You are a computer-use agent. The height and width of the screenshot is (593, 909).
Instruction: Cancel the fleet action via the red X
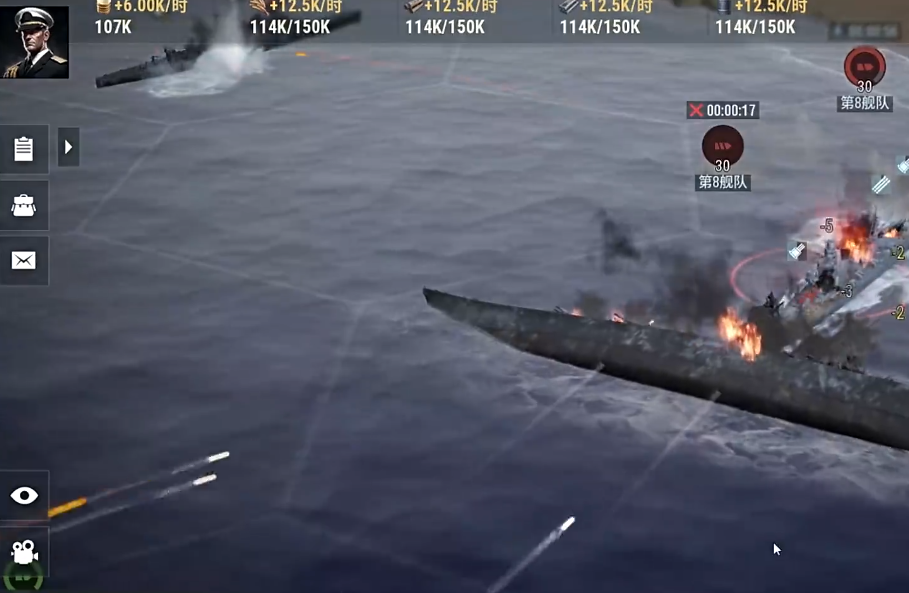point(696,110)
